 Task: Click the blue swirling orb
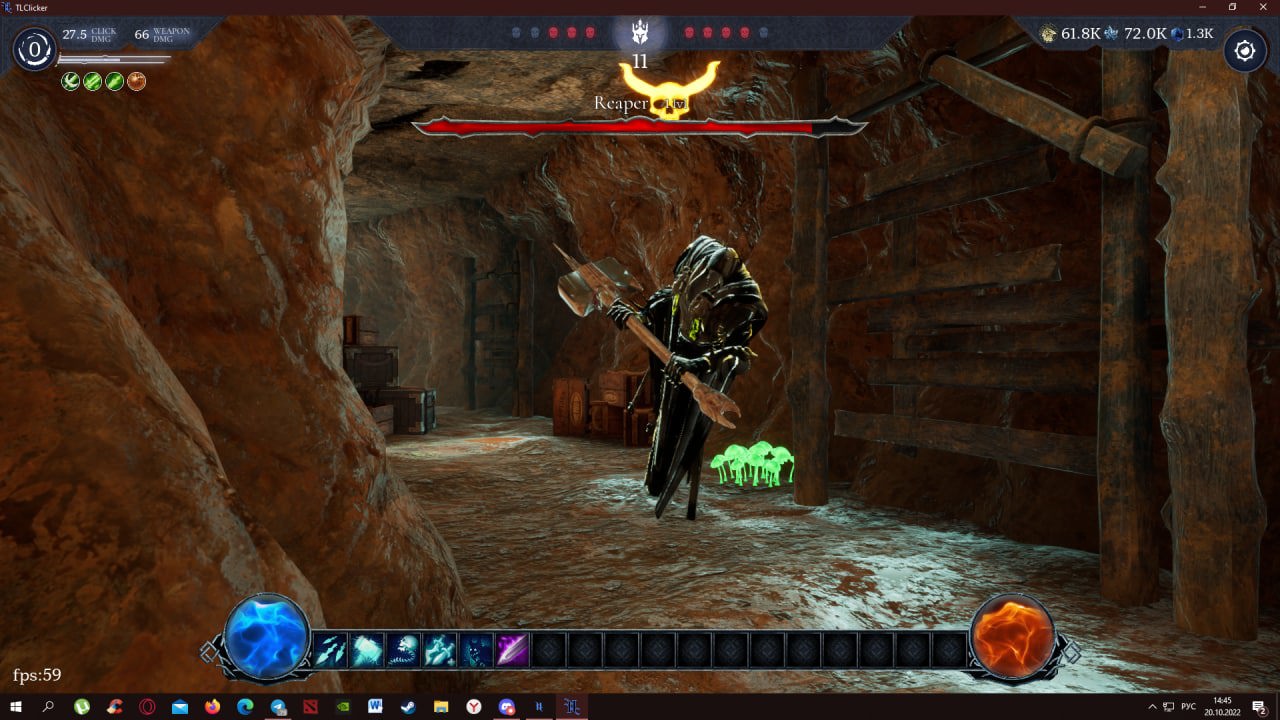[x=266, y=637]
